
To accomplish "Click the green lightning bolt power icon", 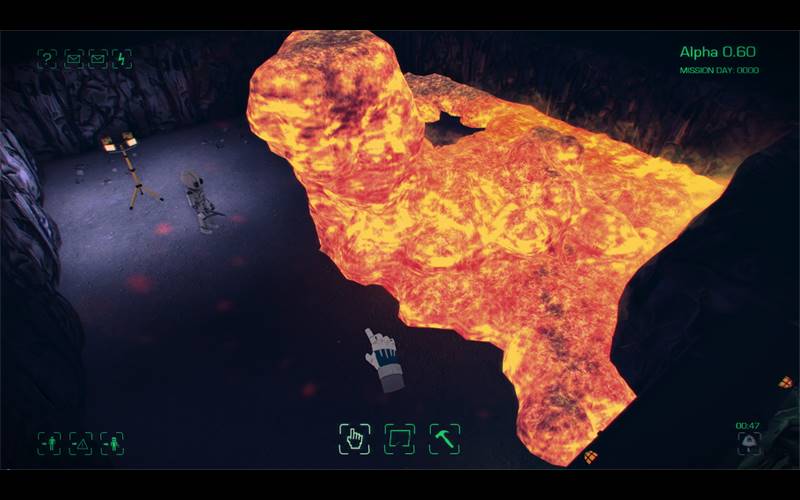I will pos(122,59).
